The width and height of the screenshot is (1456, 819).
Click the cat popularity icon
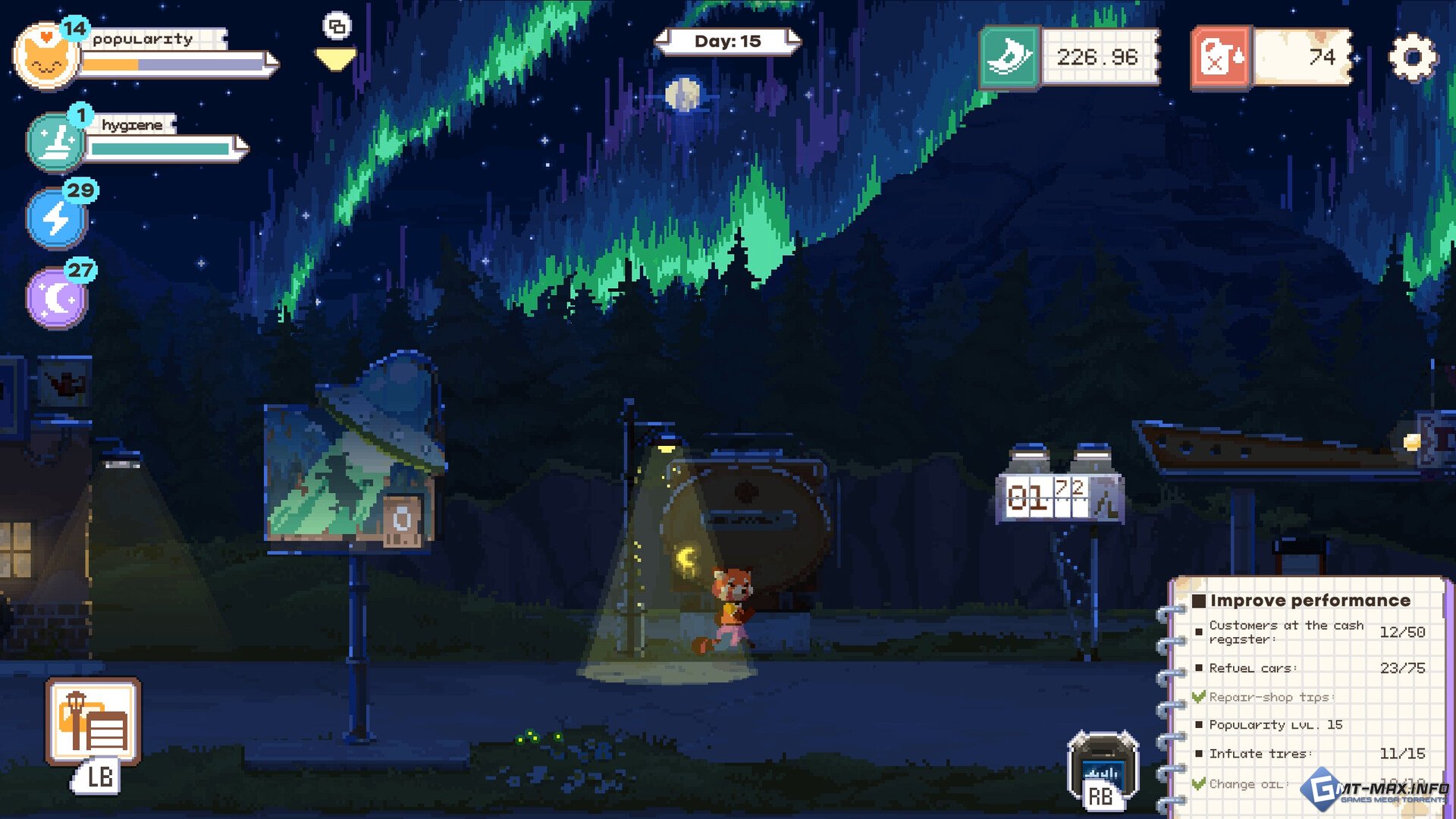(45, 58)
